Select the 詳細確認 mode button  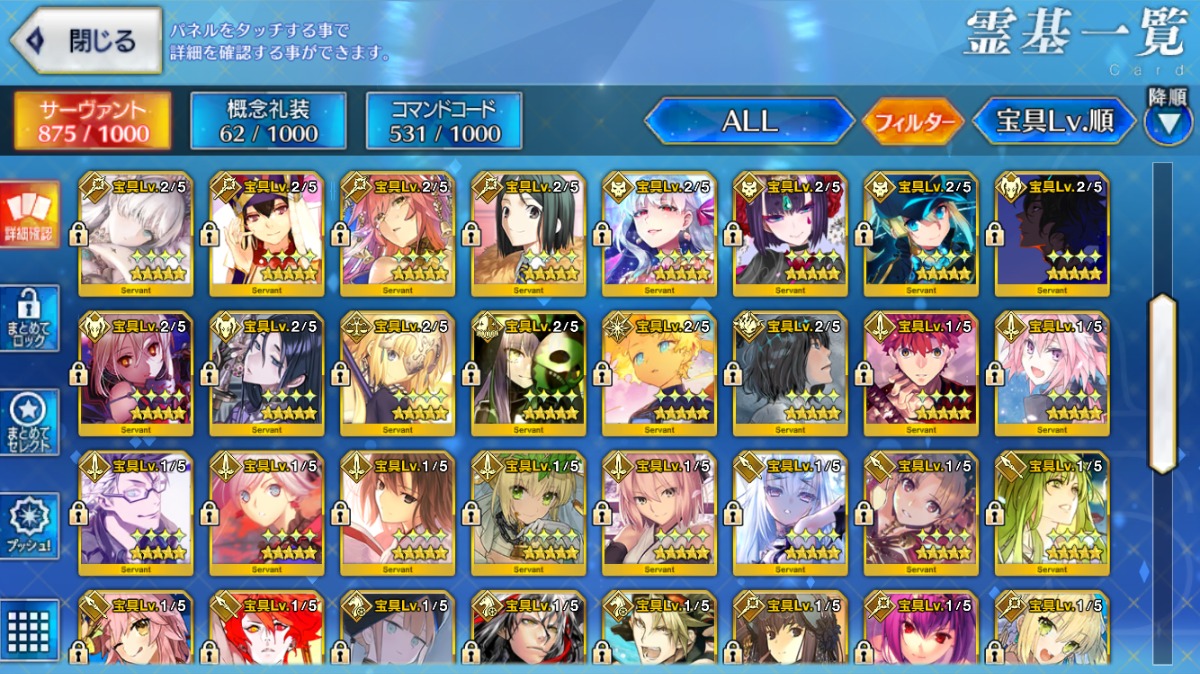coord(29,215)
